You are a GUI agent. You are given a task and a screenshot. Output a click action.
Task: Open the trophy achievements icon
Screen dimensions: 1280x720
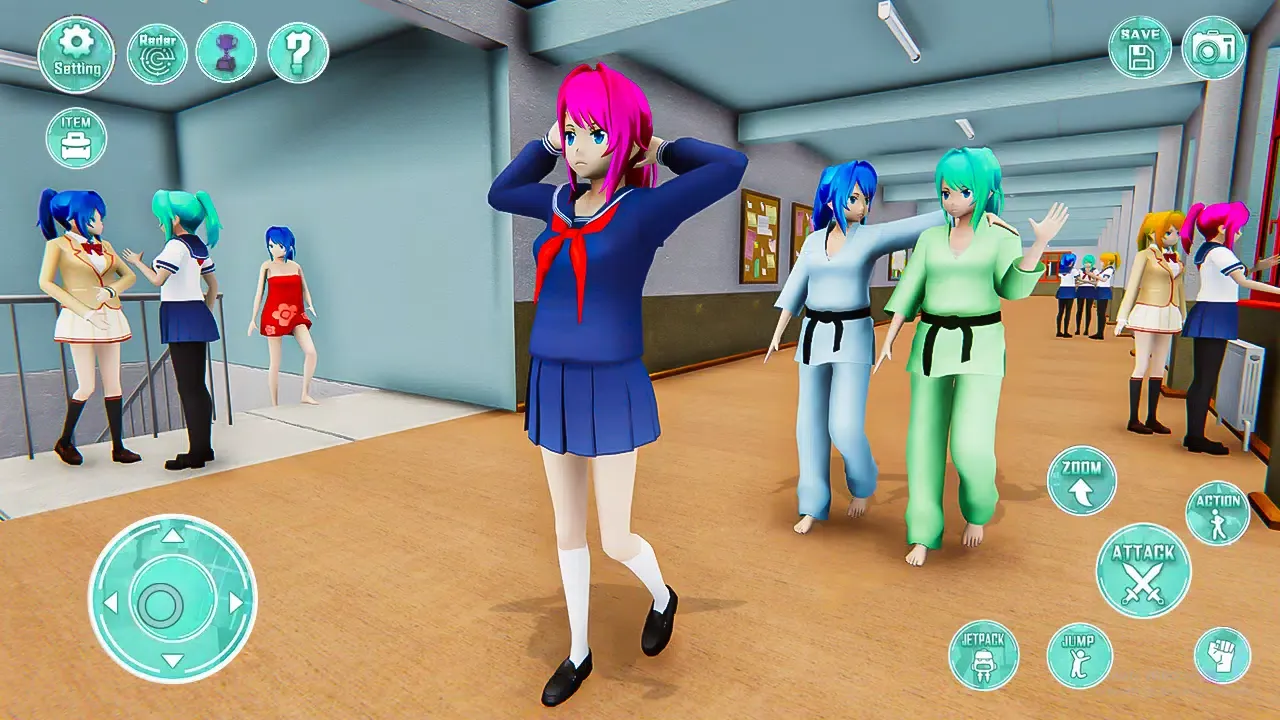[x=226, y=52]
